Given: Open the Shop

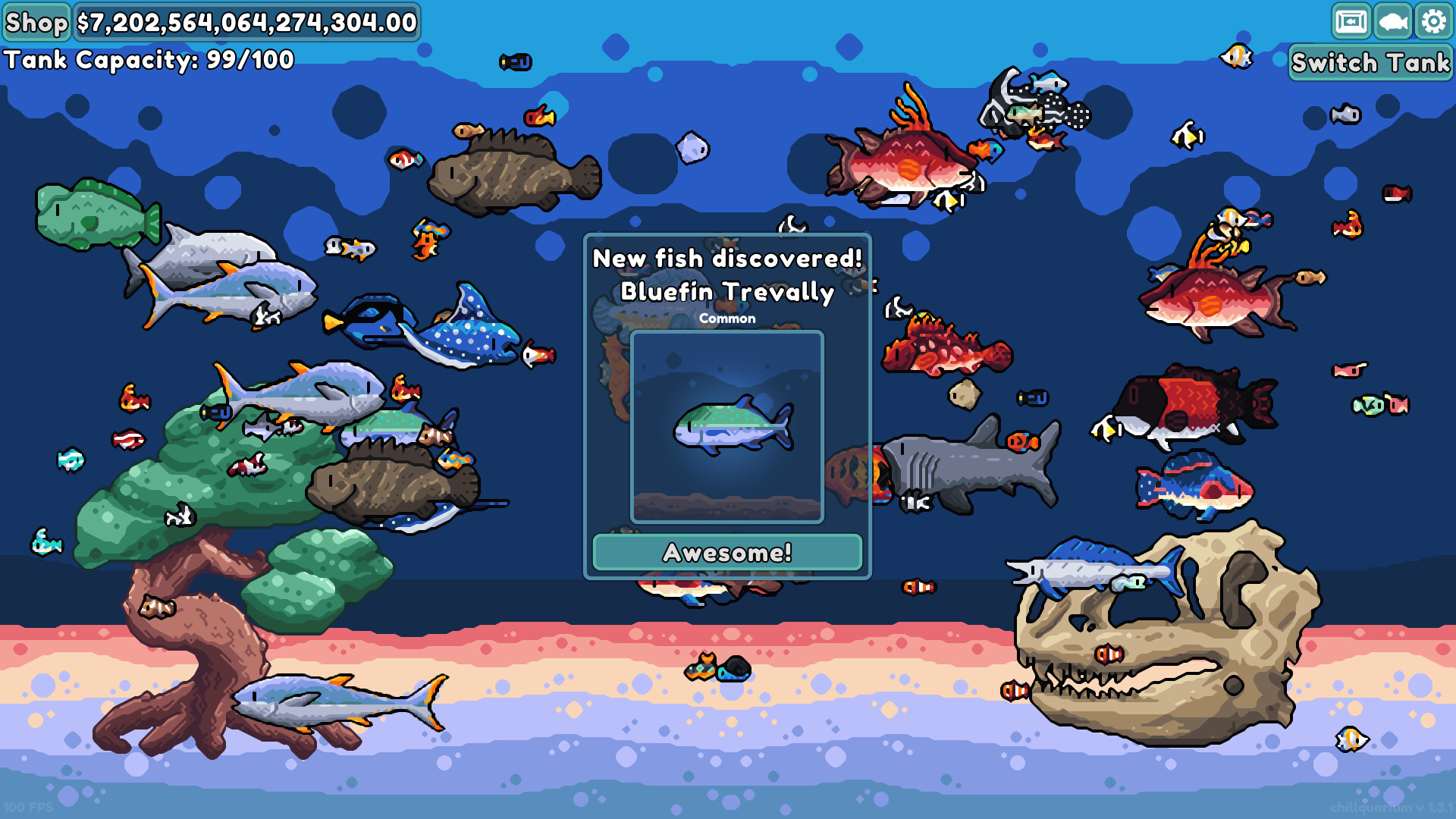Looking at the screenshot, I should click(36, 22).
